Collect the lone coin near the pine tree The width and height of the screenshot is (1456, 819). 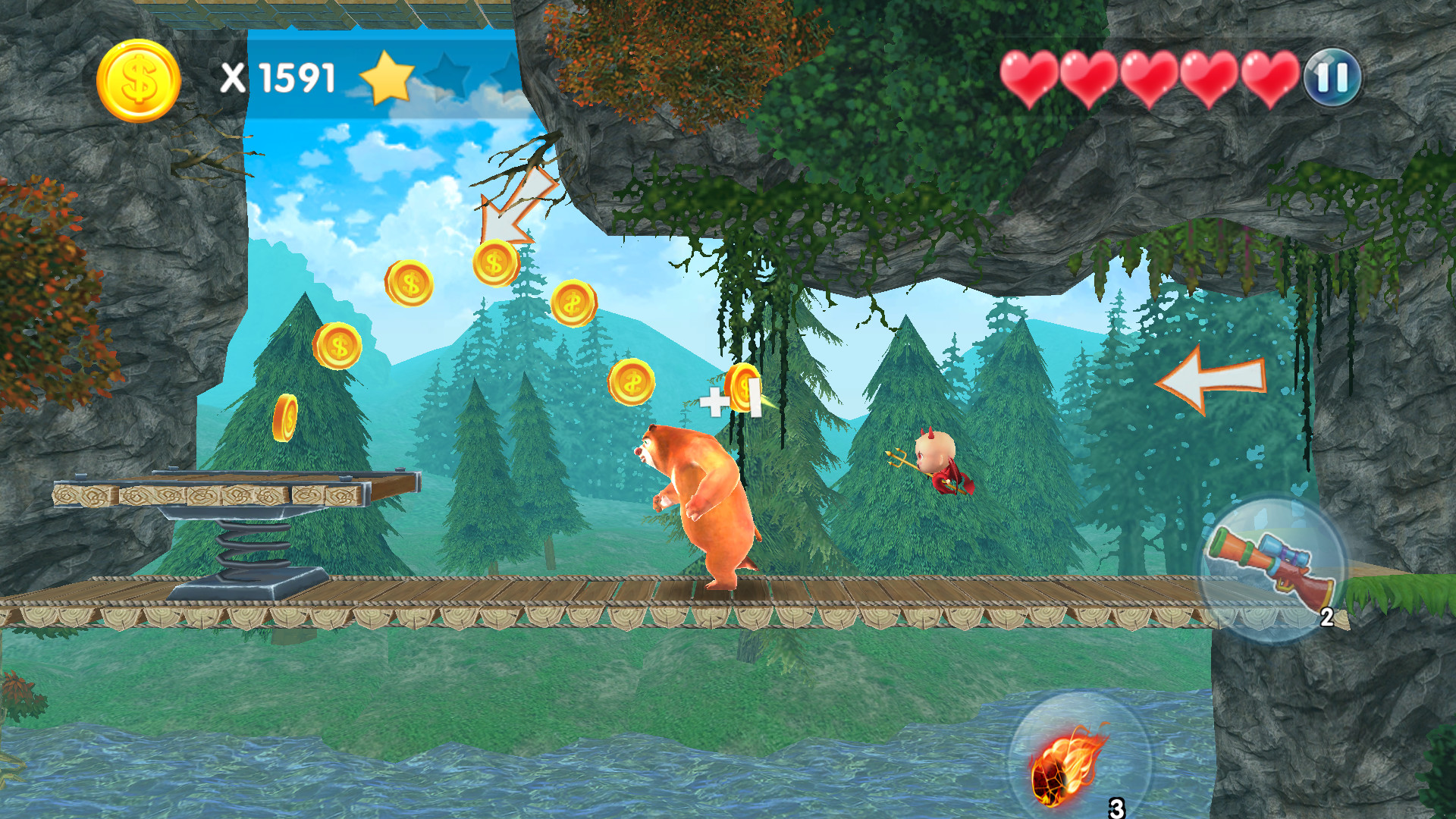click(287, 419)
